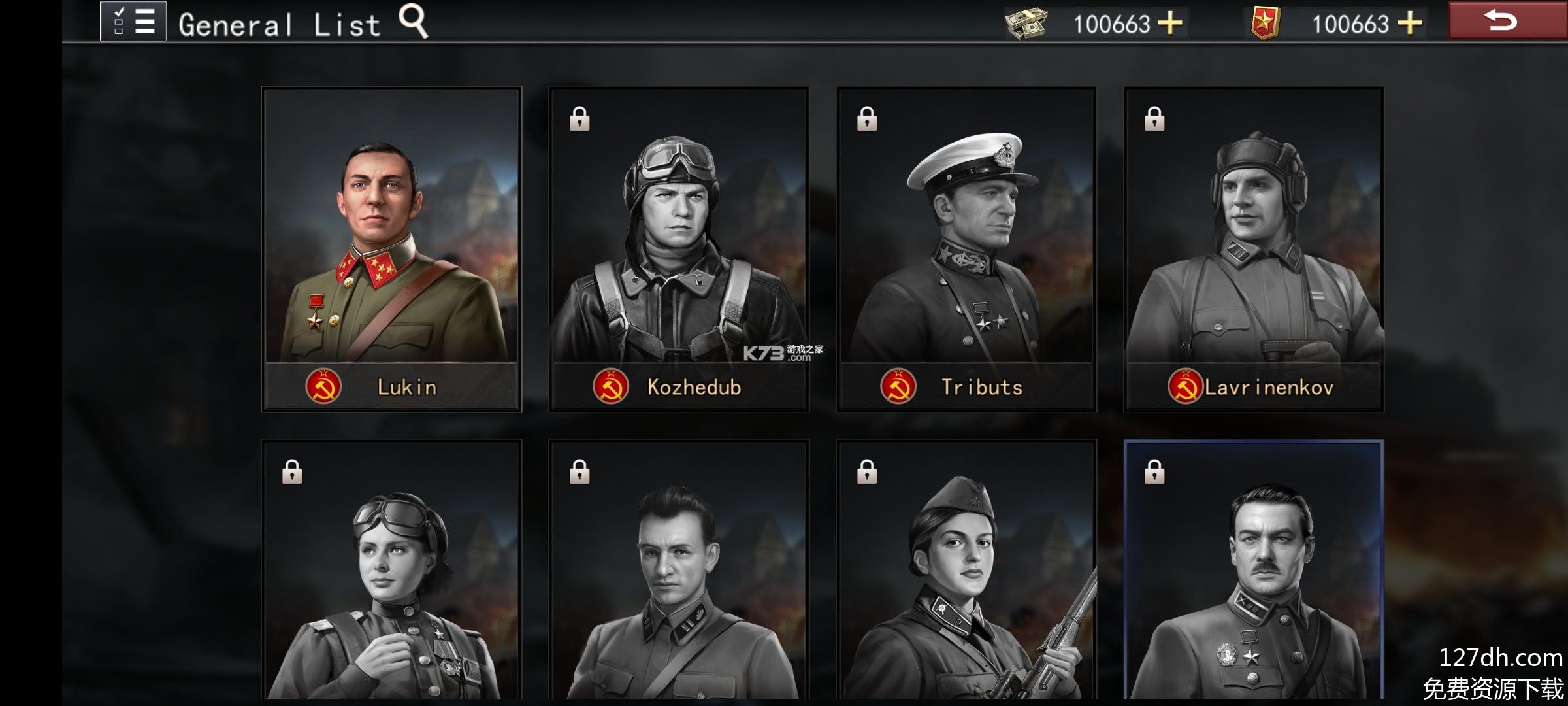Viewport: 1568px width, 706px height.
Task: Add more cash with the plus button
Action: (1170, 24)
